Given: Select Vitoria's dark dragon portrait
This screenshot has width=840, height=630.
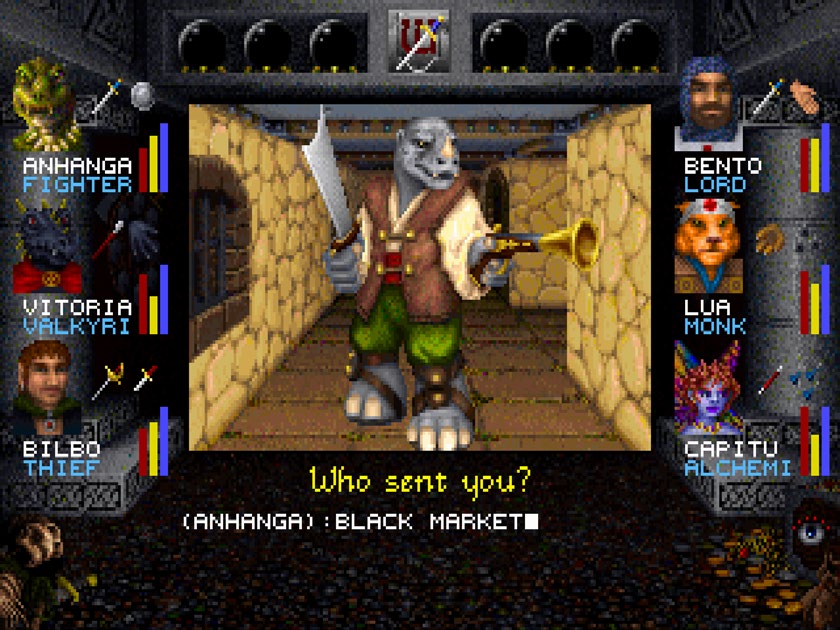Looking at the screenshot, I should (x=46, y=246).
